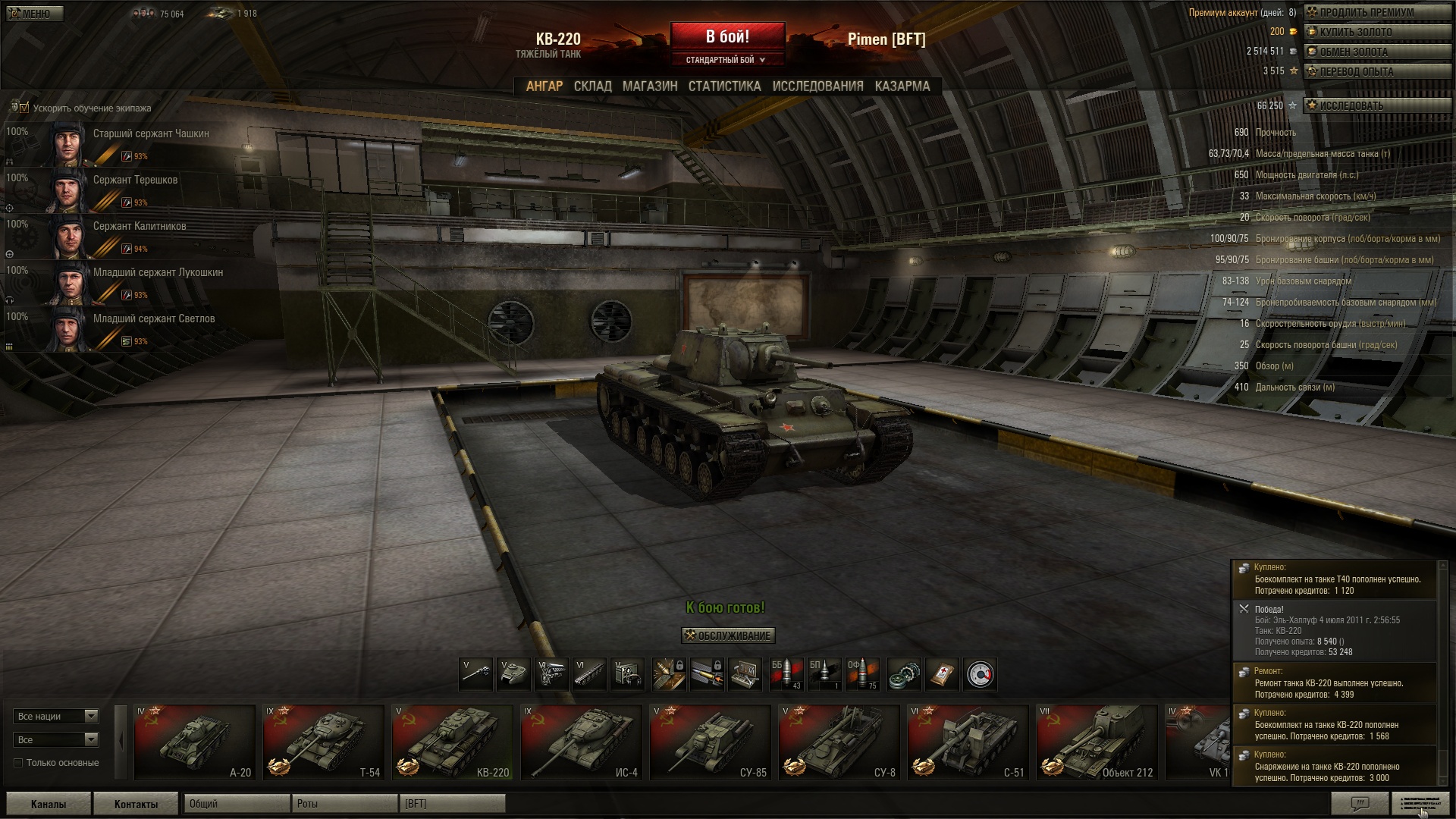
Task: Click the ИССЛЕДОВАТЬ button
Action: tap(1376, 106)
